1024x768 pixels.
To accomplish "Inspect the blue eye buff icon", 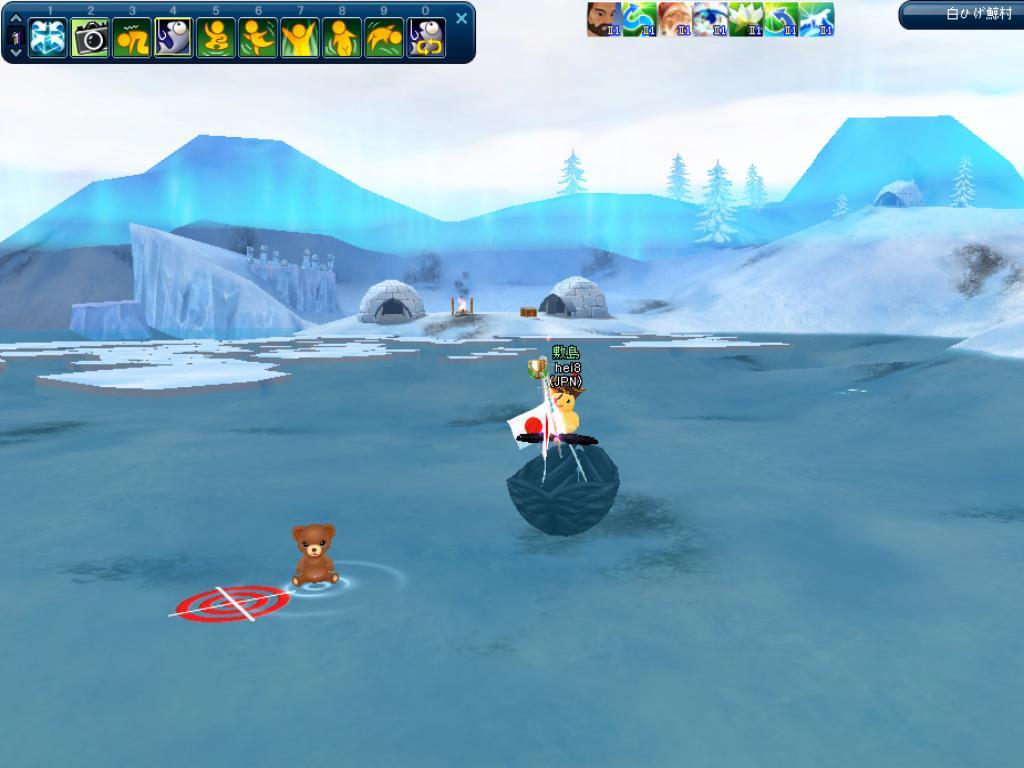I will point(710,19).
